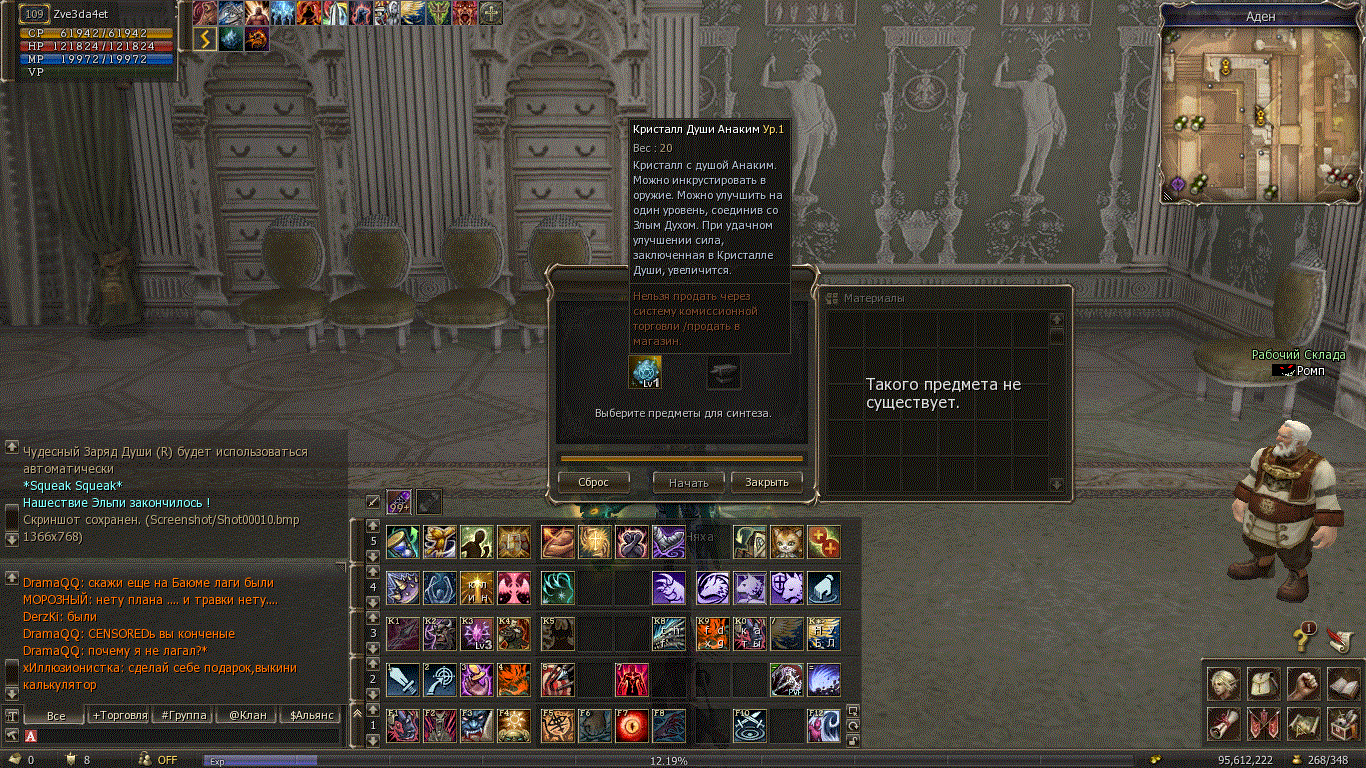
Task: Click the yellow question mark notification
Action: tap(1304, 634)
